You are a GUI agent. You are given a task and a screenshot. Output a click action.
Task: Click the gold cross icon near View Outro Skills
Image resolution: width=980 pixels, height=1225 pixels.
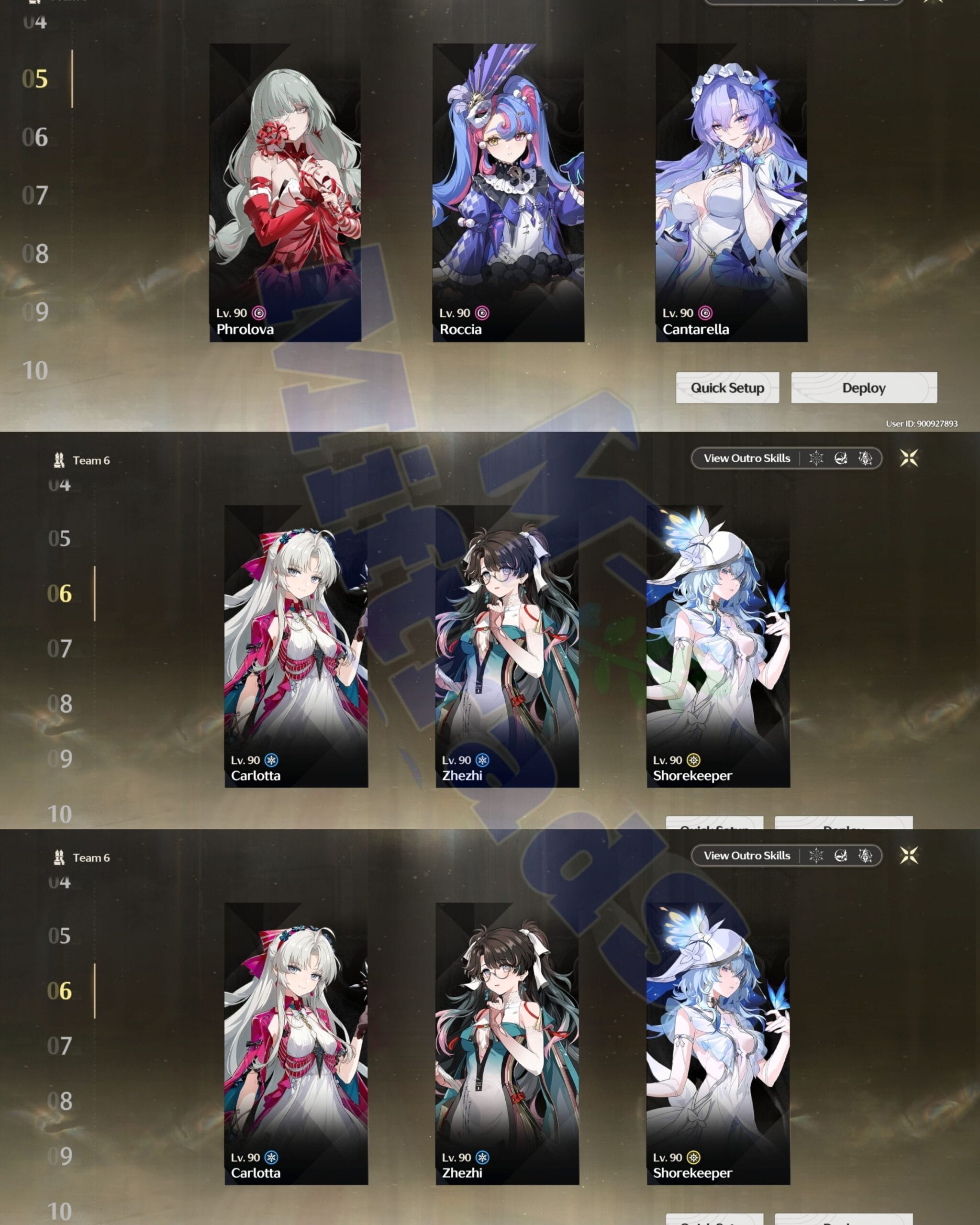tap(909, 458)
